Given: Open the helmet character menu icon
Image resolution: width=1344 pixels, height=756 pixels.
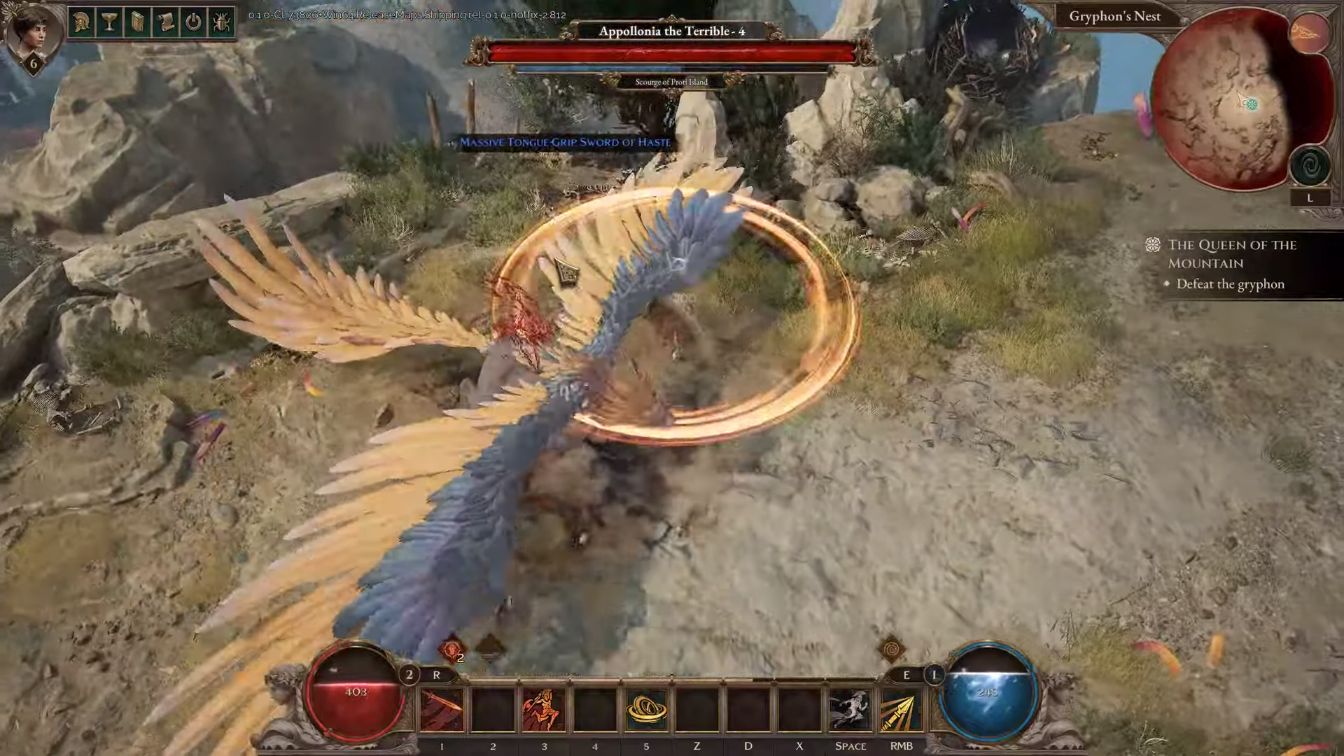Looking at the screenshot, I should (x=83, y=21).
